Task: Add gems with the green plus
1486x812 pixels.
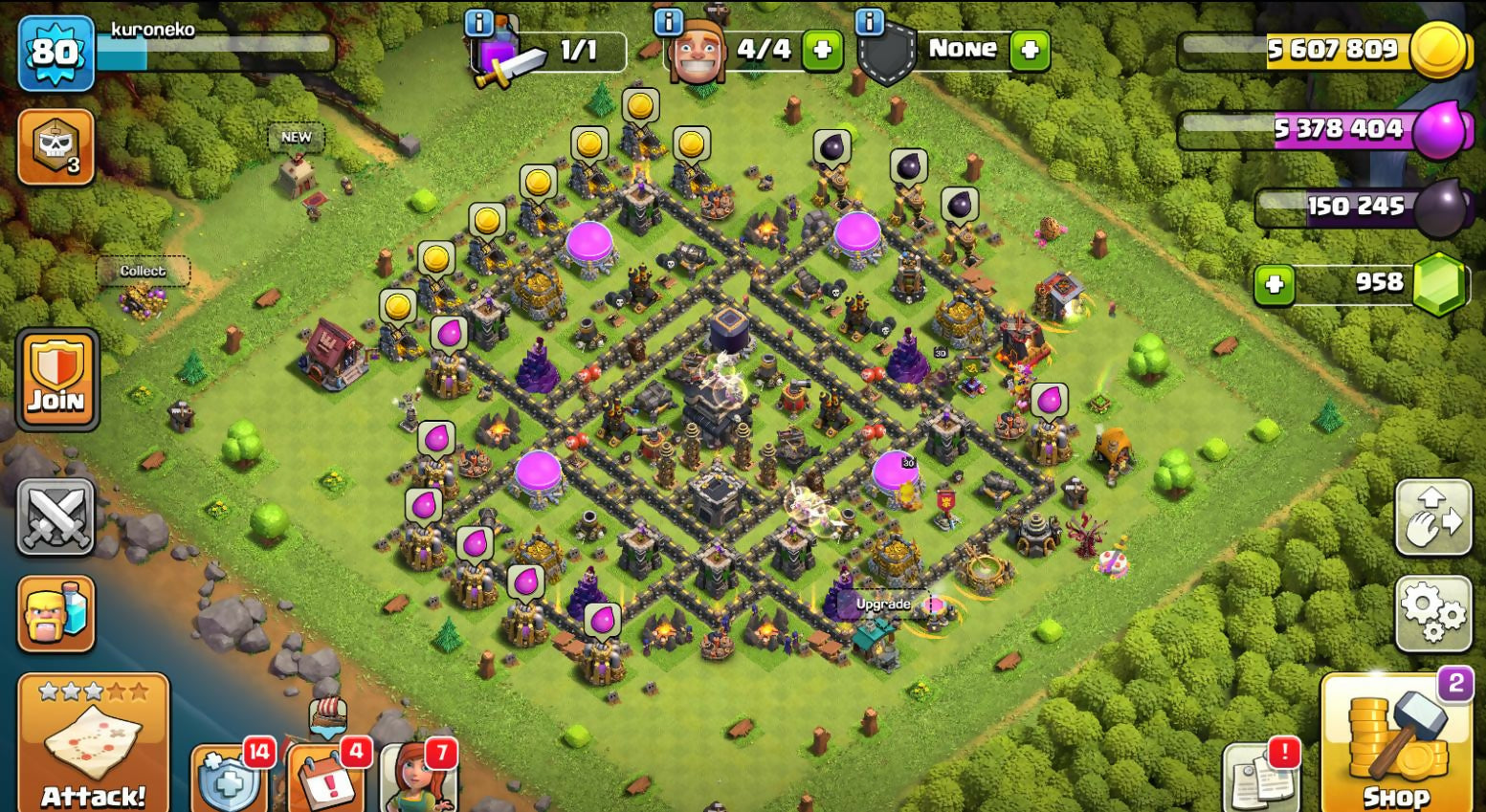Action: [1274, 284]
